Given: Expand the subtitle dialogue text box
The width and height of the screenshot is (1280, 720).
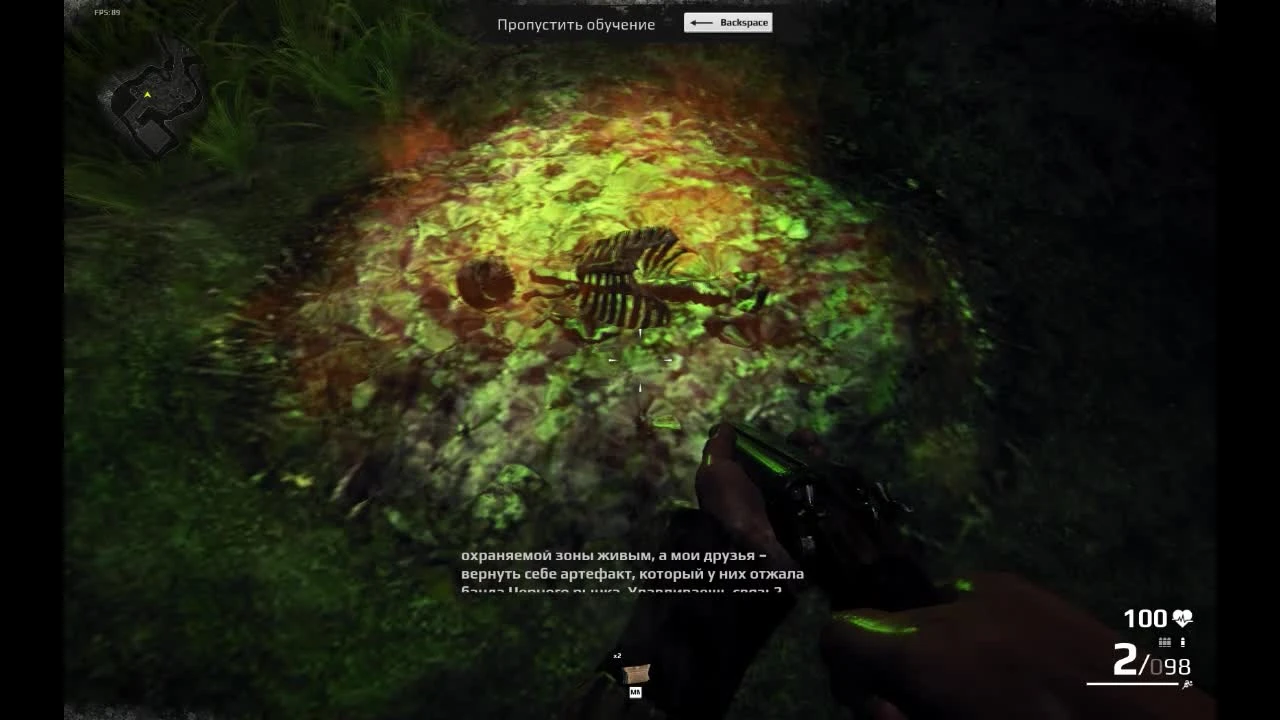Looking at the screenshot, I should (630, 574).
